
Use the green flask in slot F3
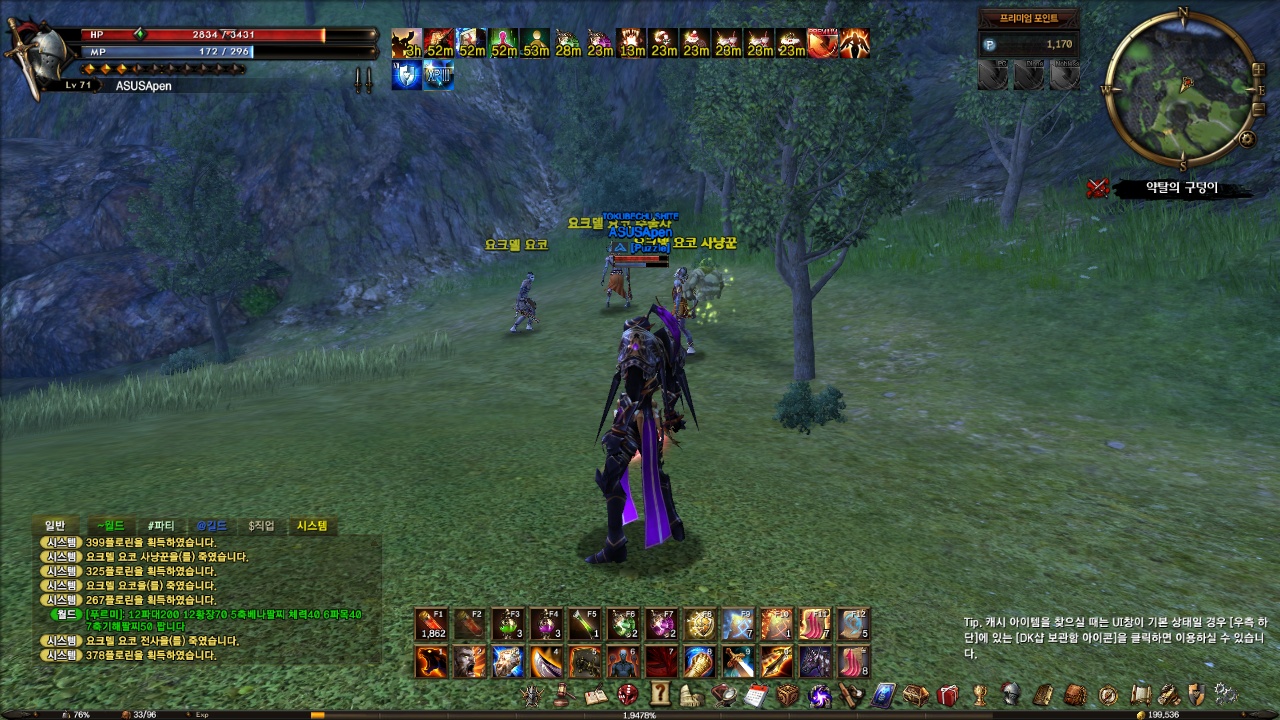click(x=508, y=625)
